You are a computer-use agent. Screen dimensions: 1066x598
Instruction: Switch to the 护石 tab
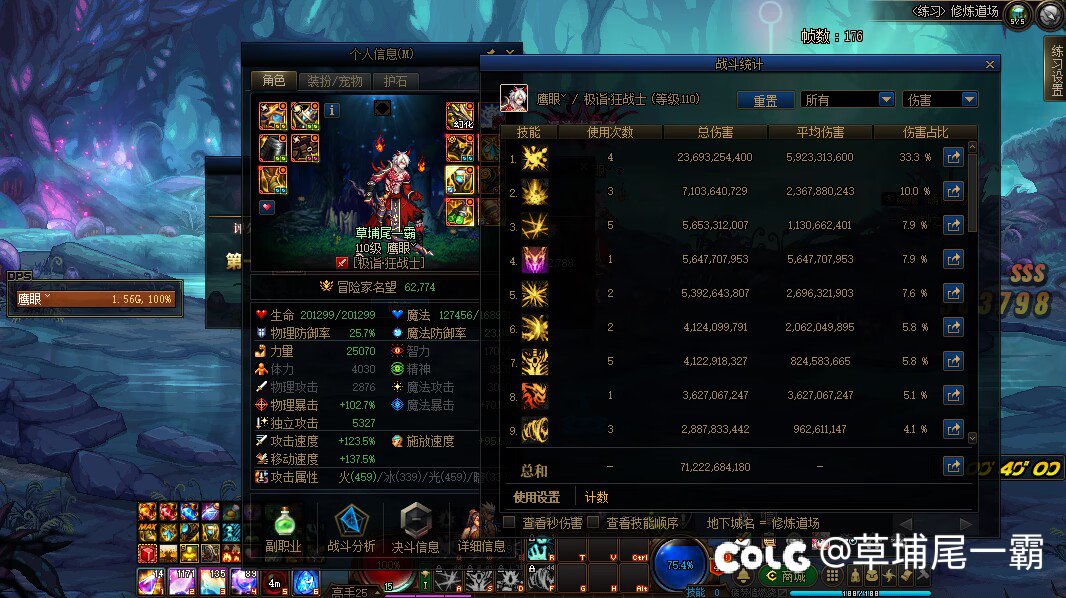point(394,81)
